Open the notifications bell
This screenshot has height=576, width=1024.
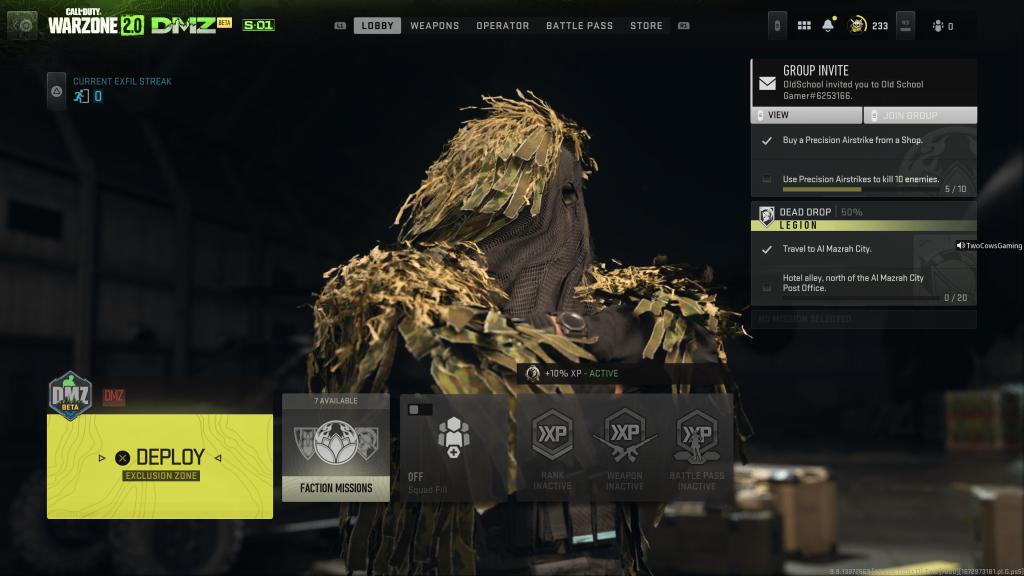(828, 25)
